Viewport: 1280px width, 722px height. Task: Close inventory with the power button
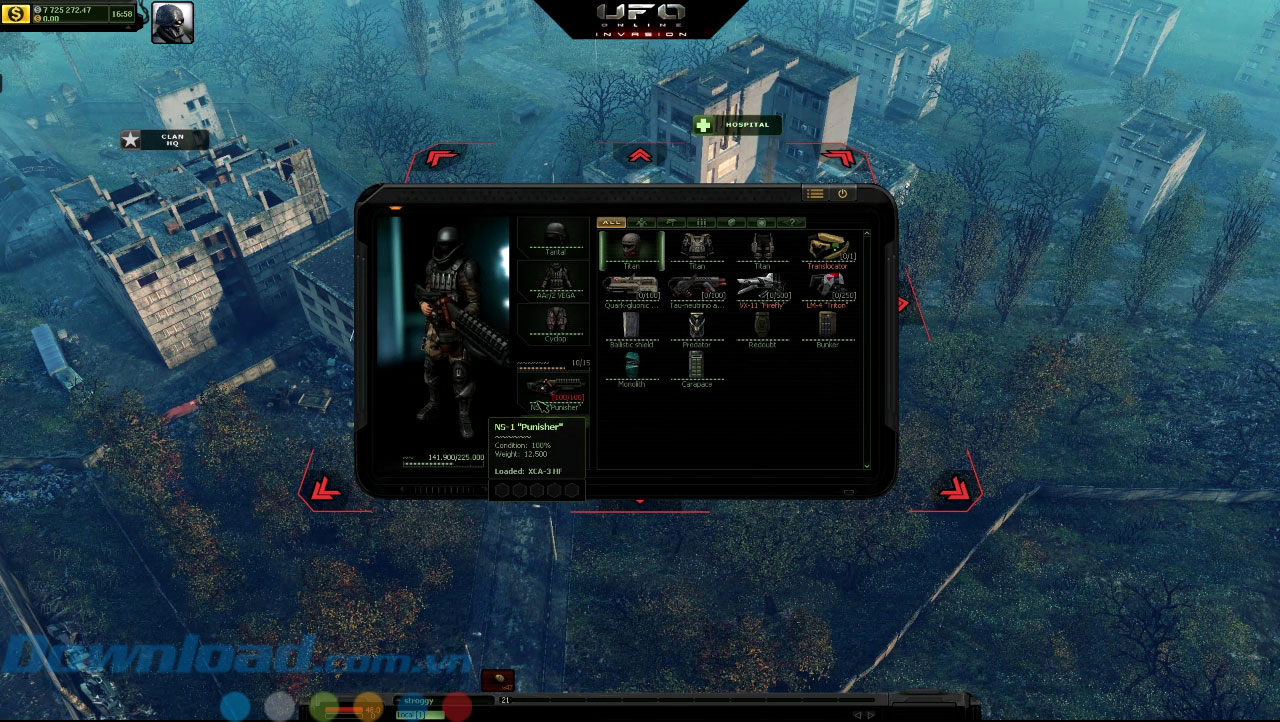click(842, 194)
